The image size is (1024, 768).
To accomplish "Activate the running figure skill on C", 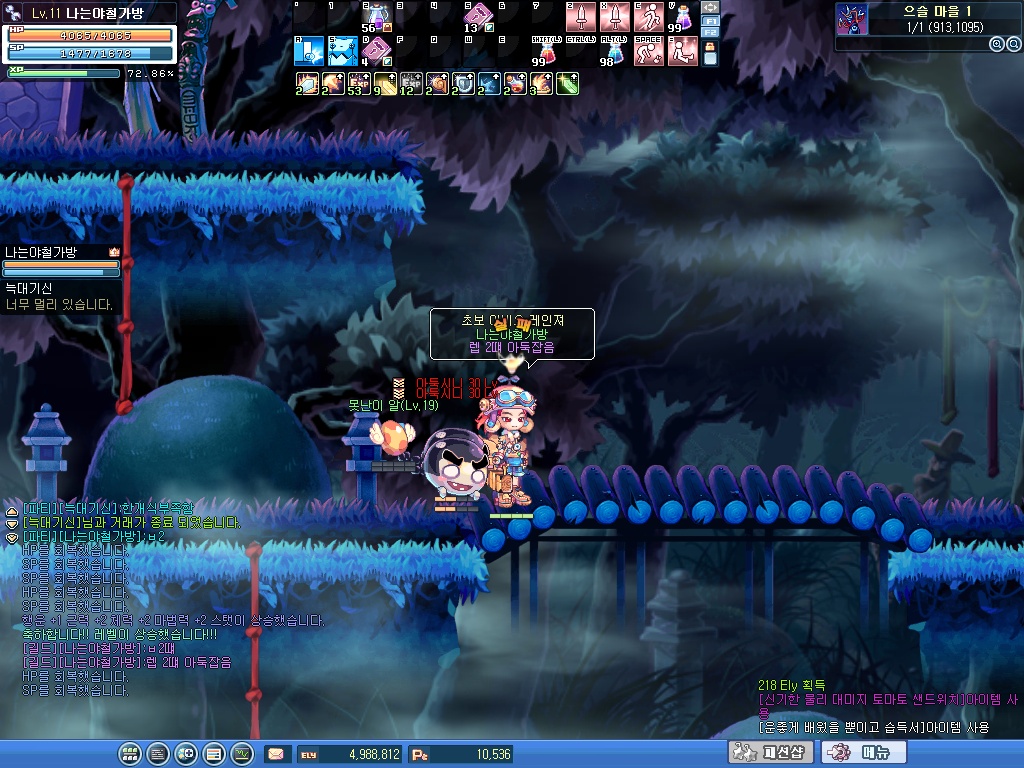I will point(649,17).
